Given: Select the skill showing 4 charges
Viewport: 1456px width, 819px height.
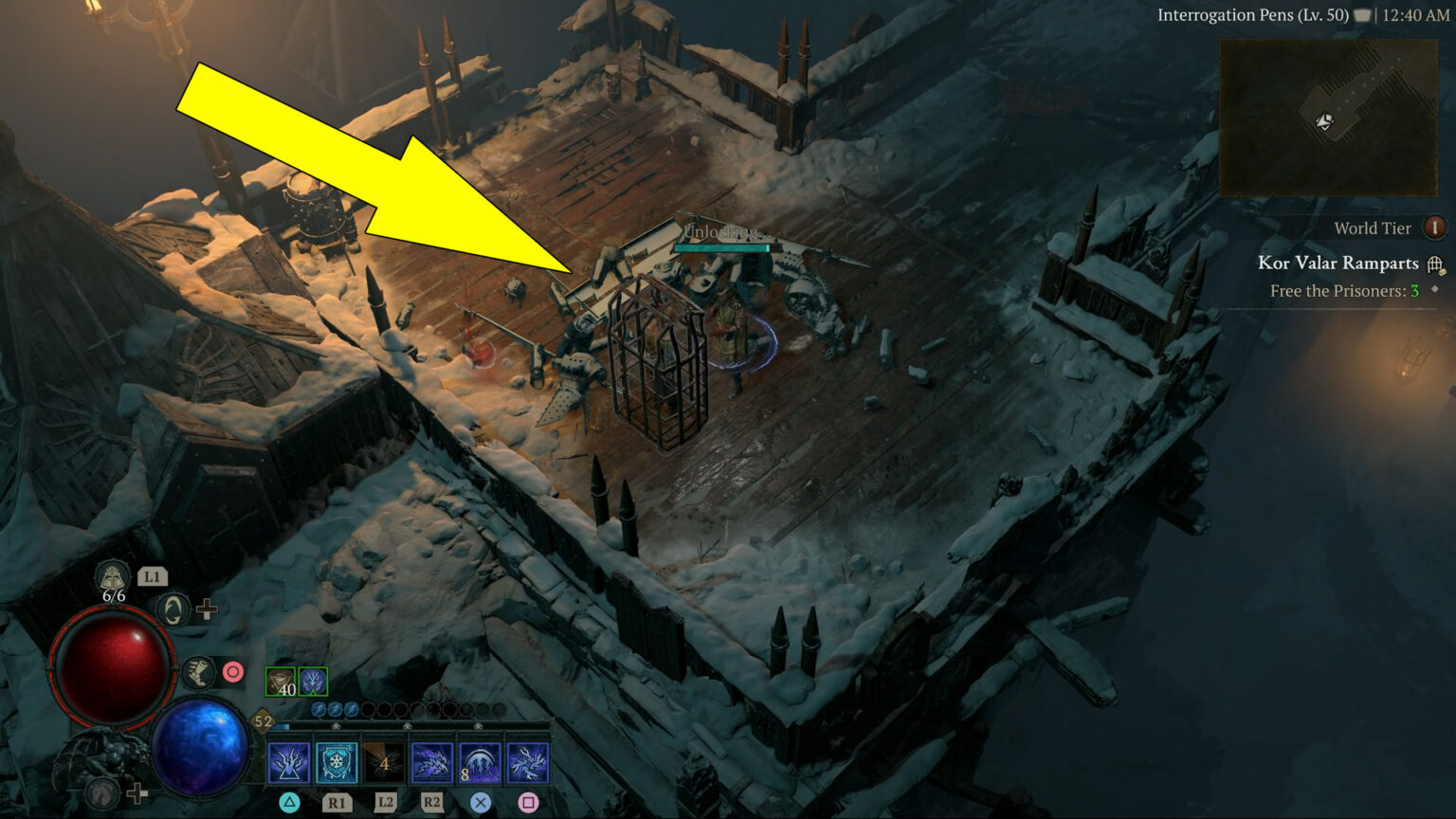Looking at the screenshot, I should [x=385, y=763].
